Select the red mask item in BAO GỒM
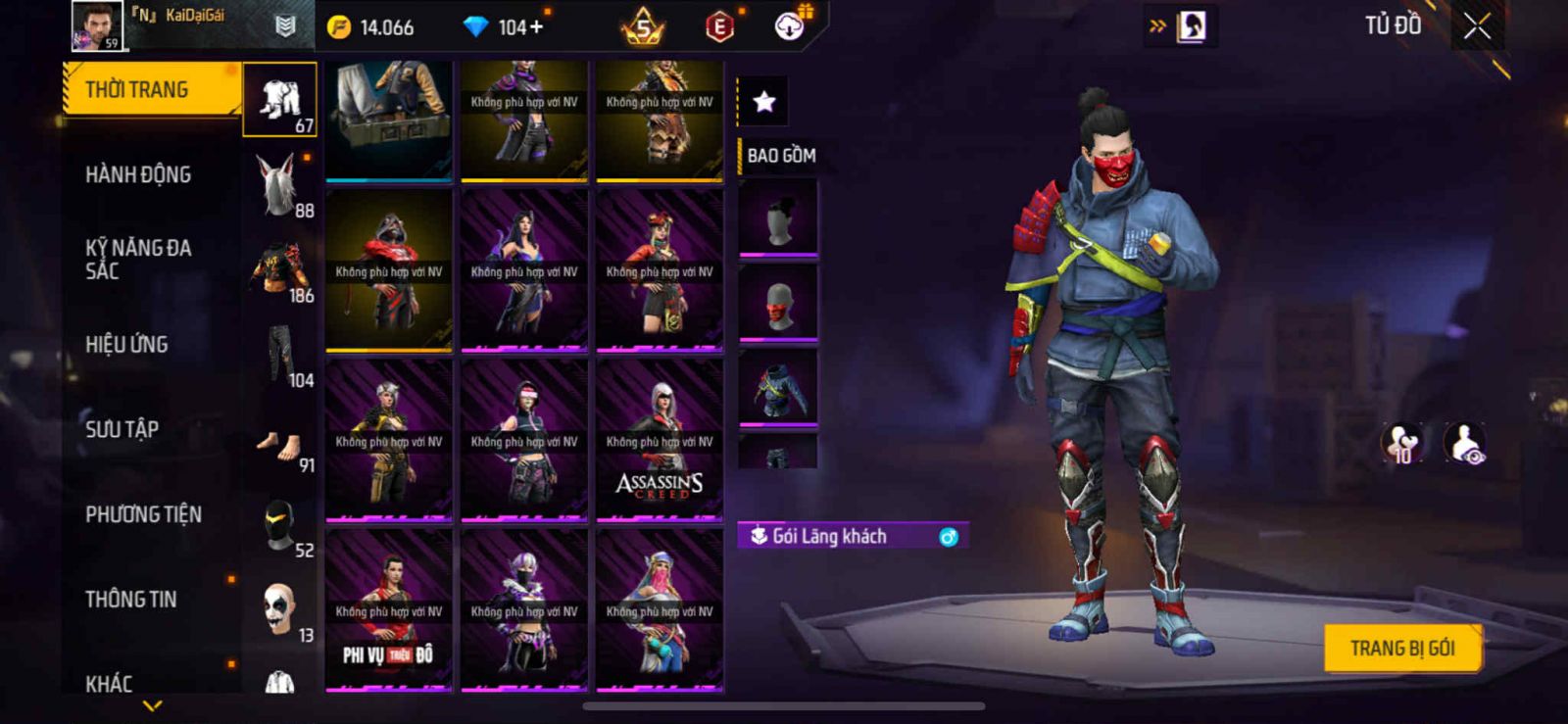 click(778, 304)
